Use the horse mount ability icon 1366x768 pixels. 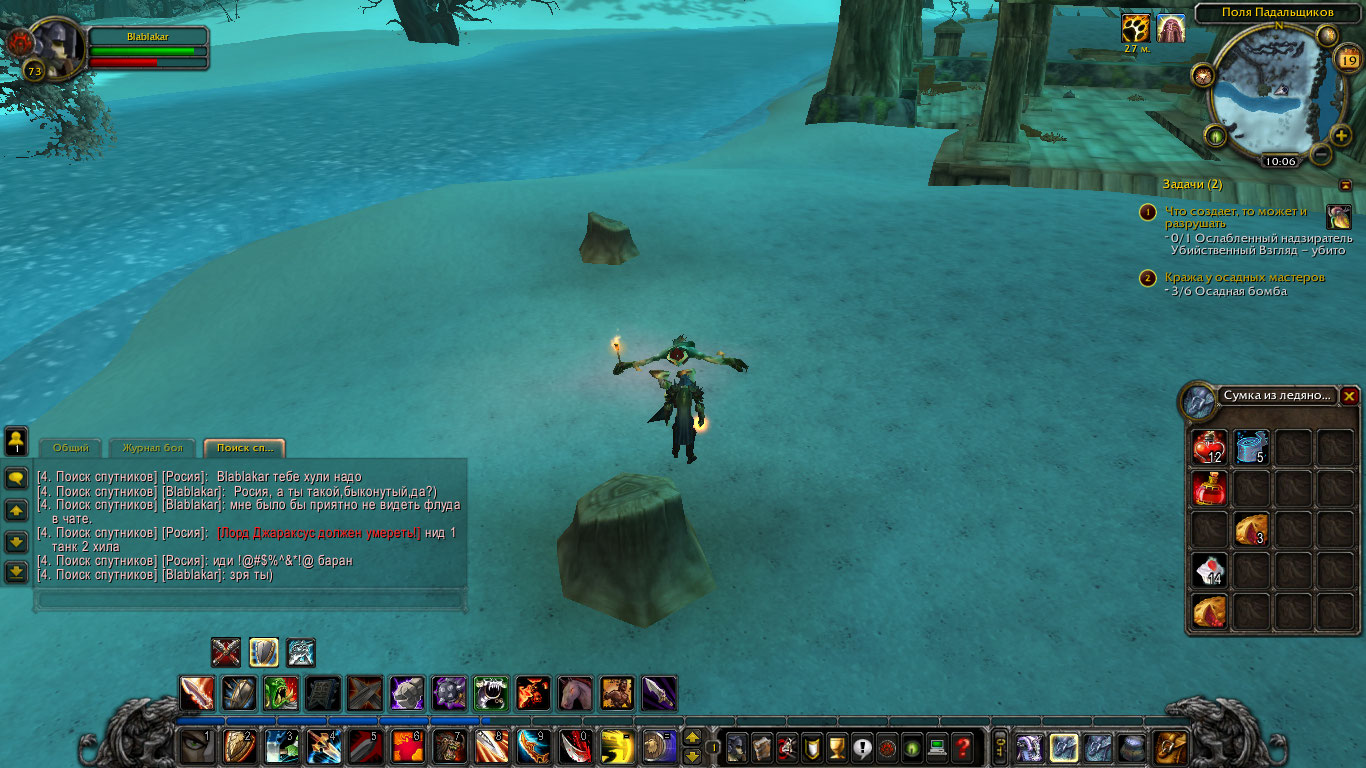click(x=575, y=693)
